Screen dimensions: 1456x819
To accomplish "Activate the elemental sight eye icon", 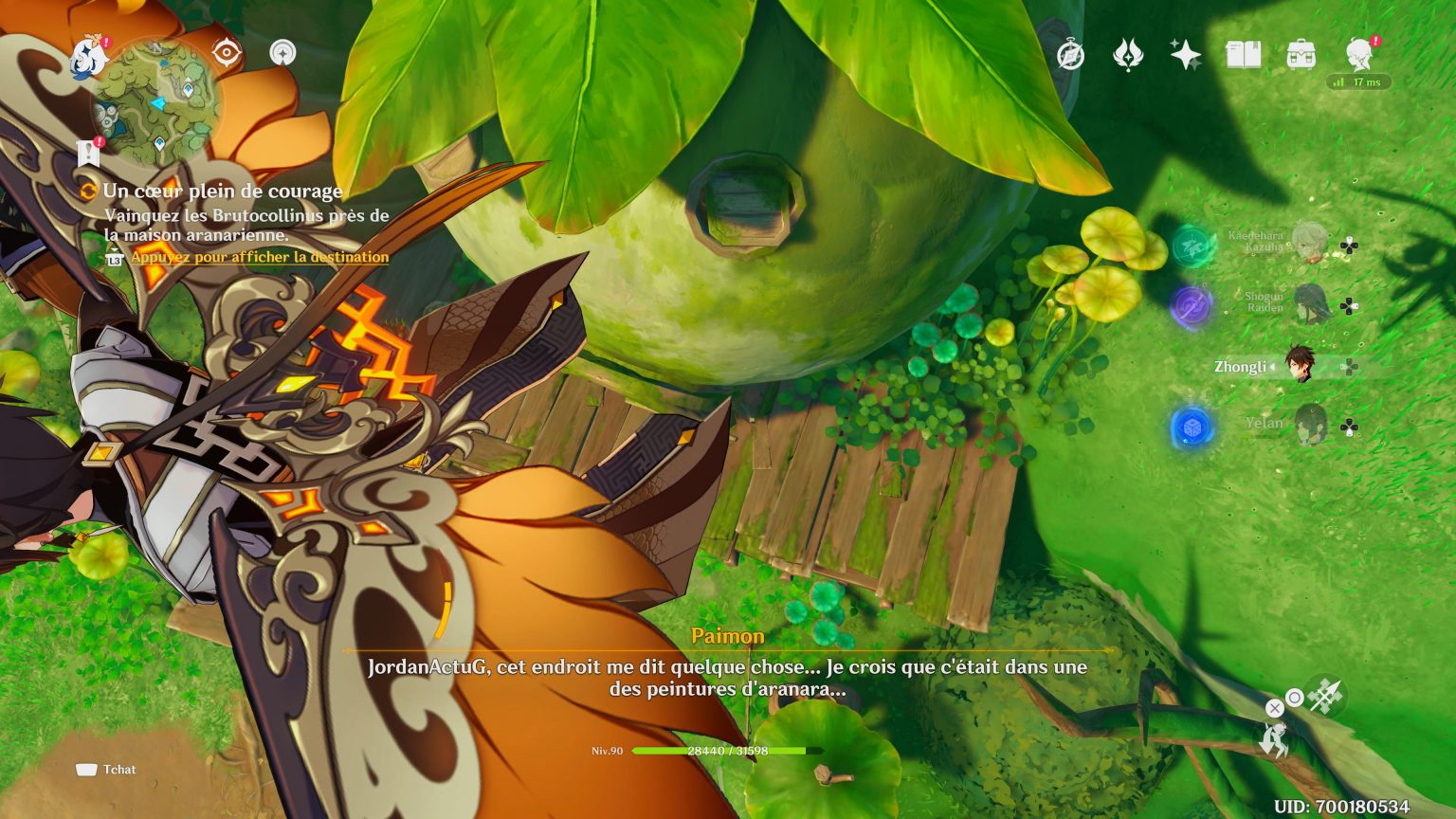I will [x=225, y=52].
